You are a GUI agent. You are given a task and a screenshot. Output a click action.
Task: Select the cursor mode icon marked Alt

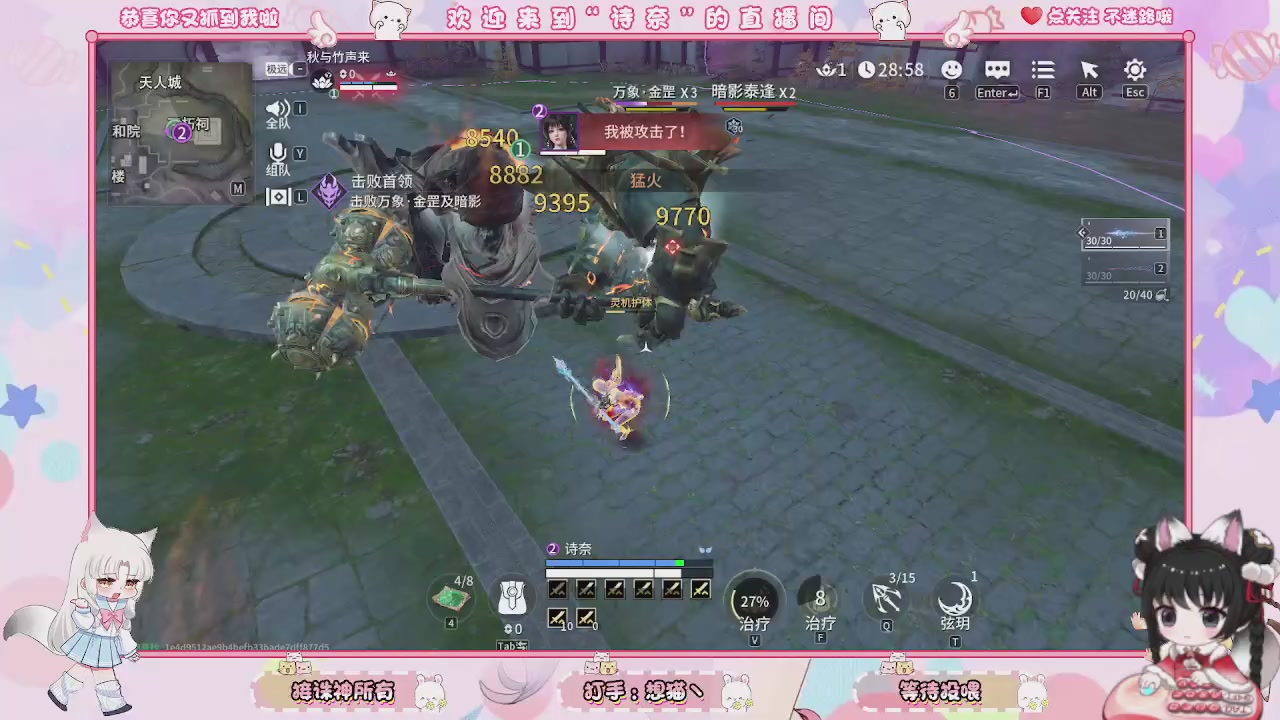[1089, 70]
